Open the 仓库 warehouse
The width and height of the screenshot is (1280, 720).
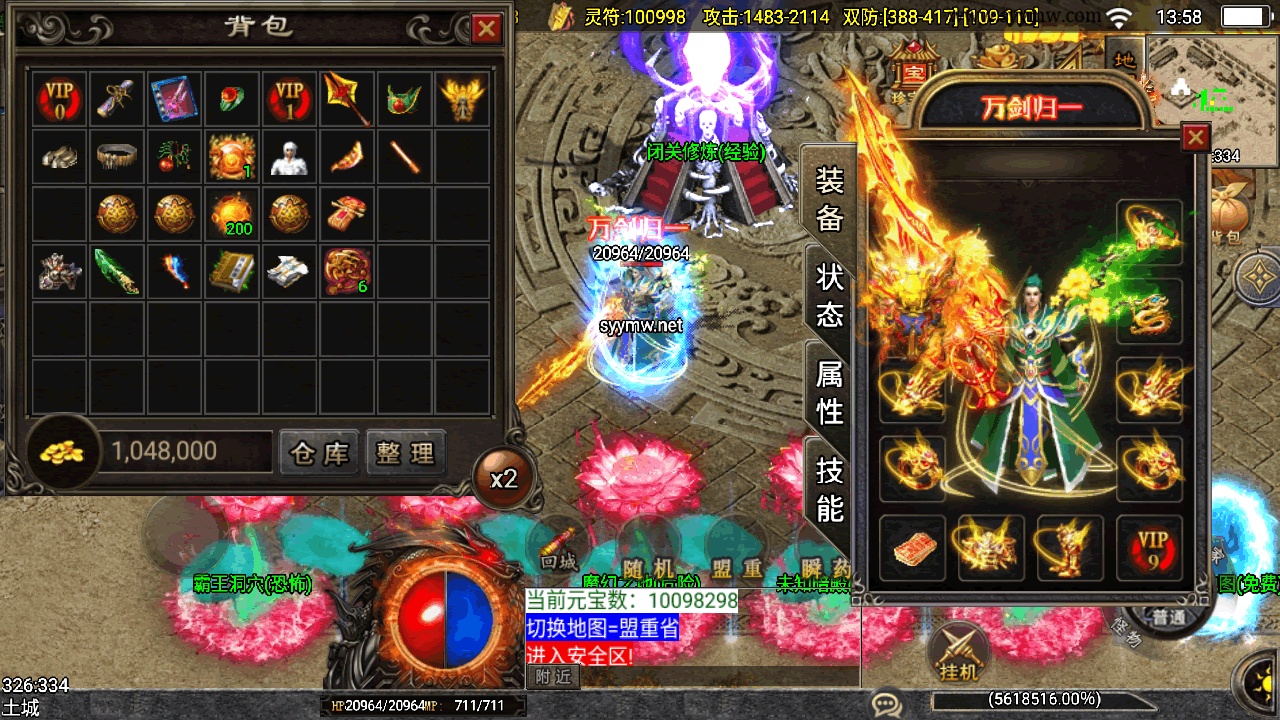tap(319, 453)
